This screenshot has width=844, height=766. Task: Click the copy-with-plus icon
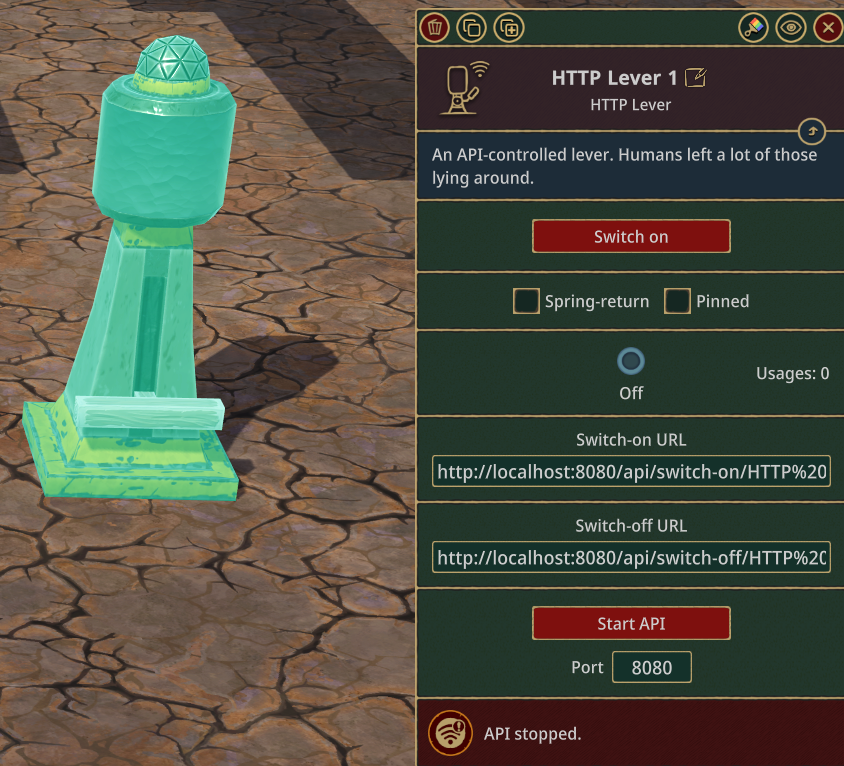point(509,28)
